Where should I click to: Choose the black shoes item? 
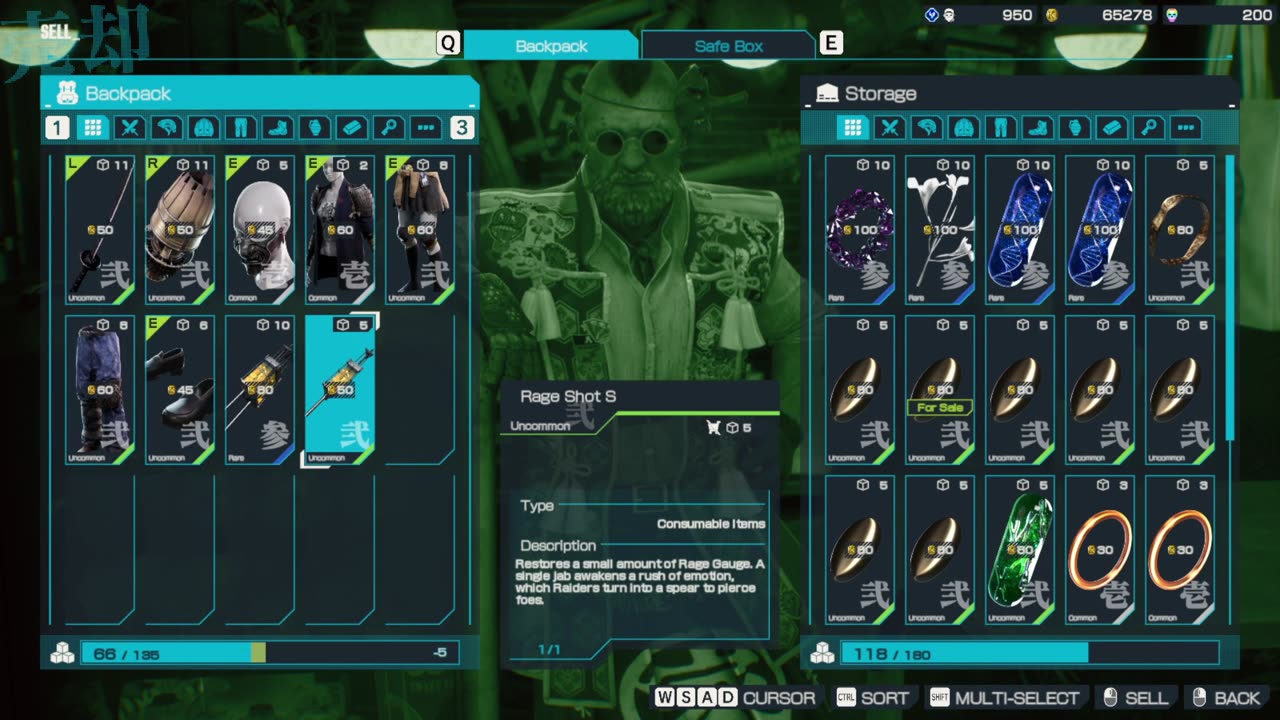point(180,390)
